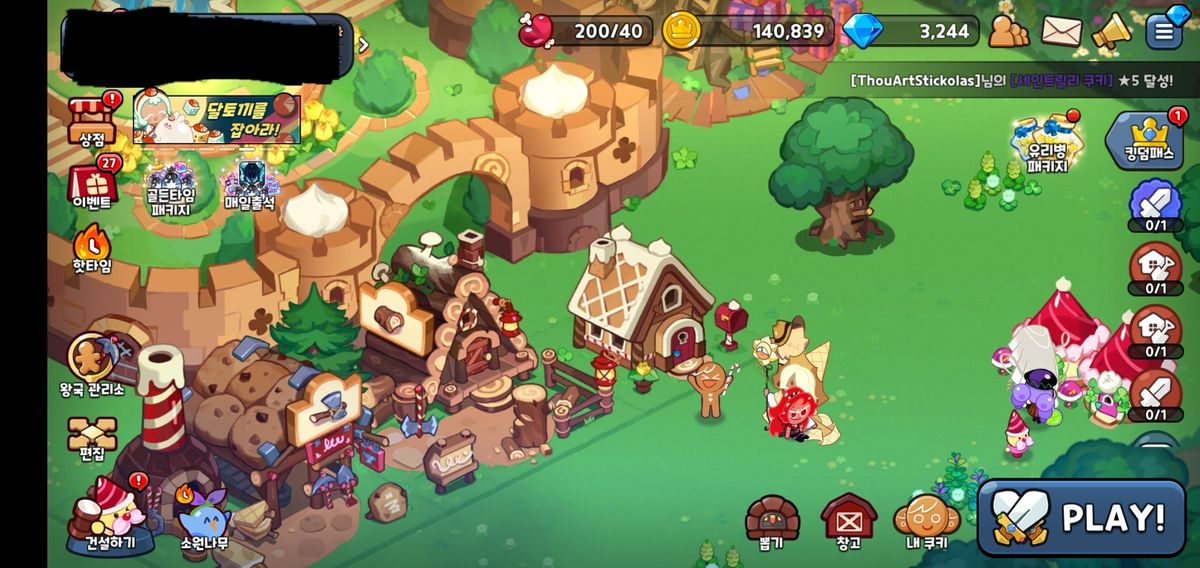Tap the 핫타임 hot time icon
Image resolution: width=1200 pixels, height=568 pixels.
91,248
